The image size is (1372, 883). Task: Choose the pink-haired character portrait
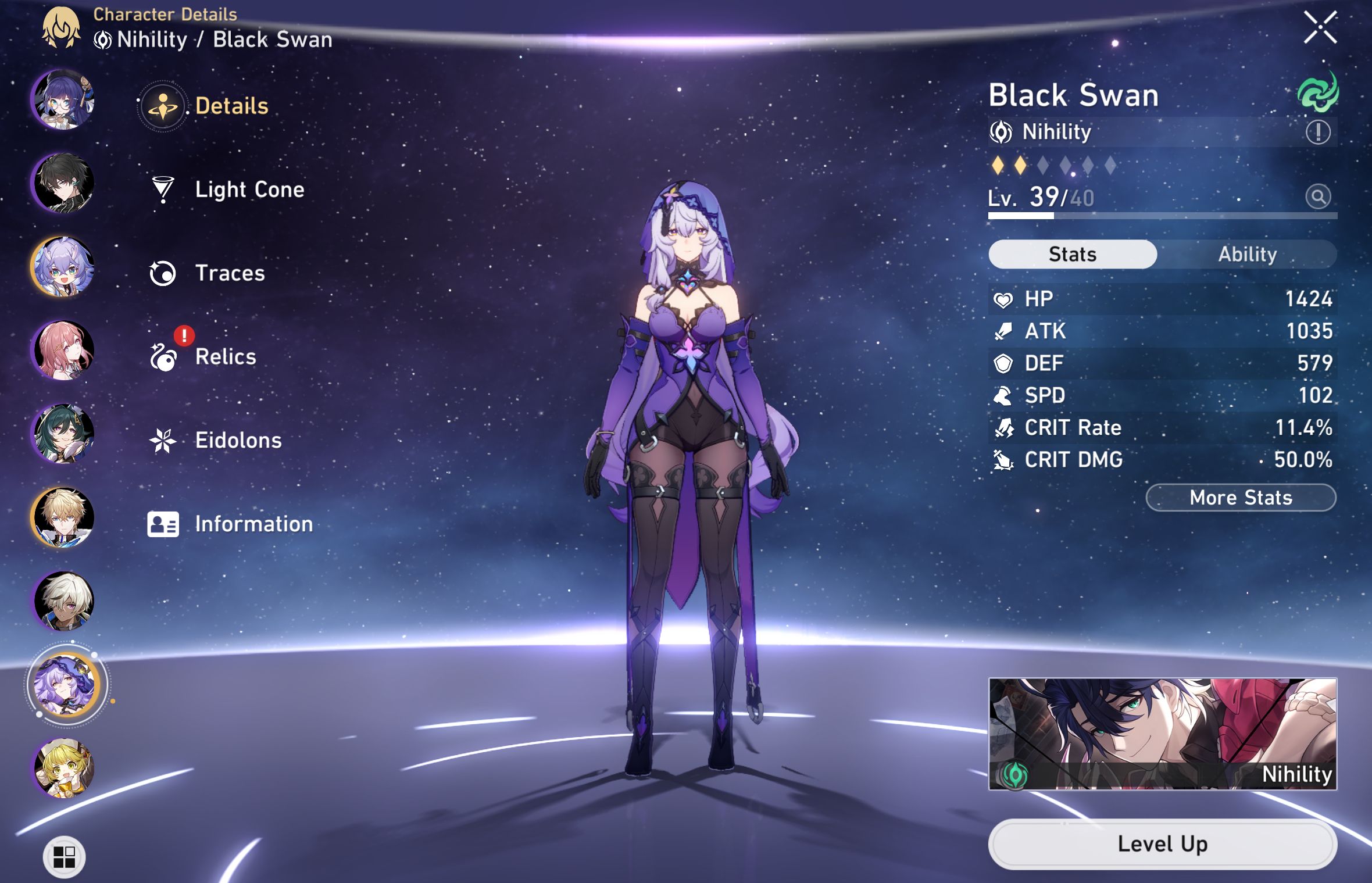pyautogui.click(x=63, y=351)
